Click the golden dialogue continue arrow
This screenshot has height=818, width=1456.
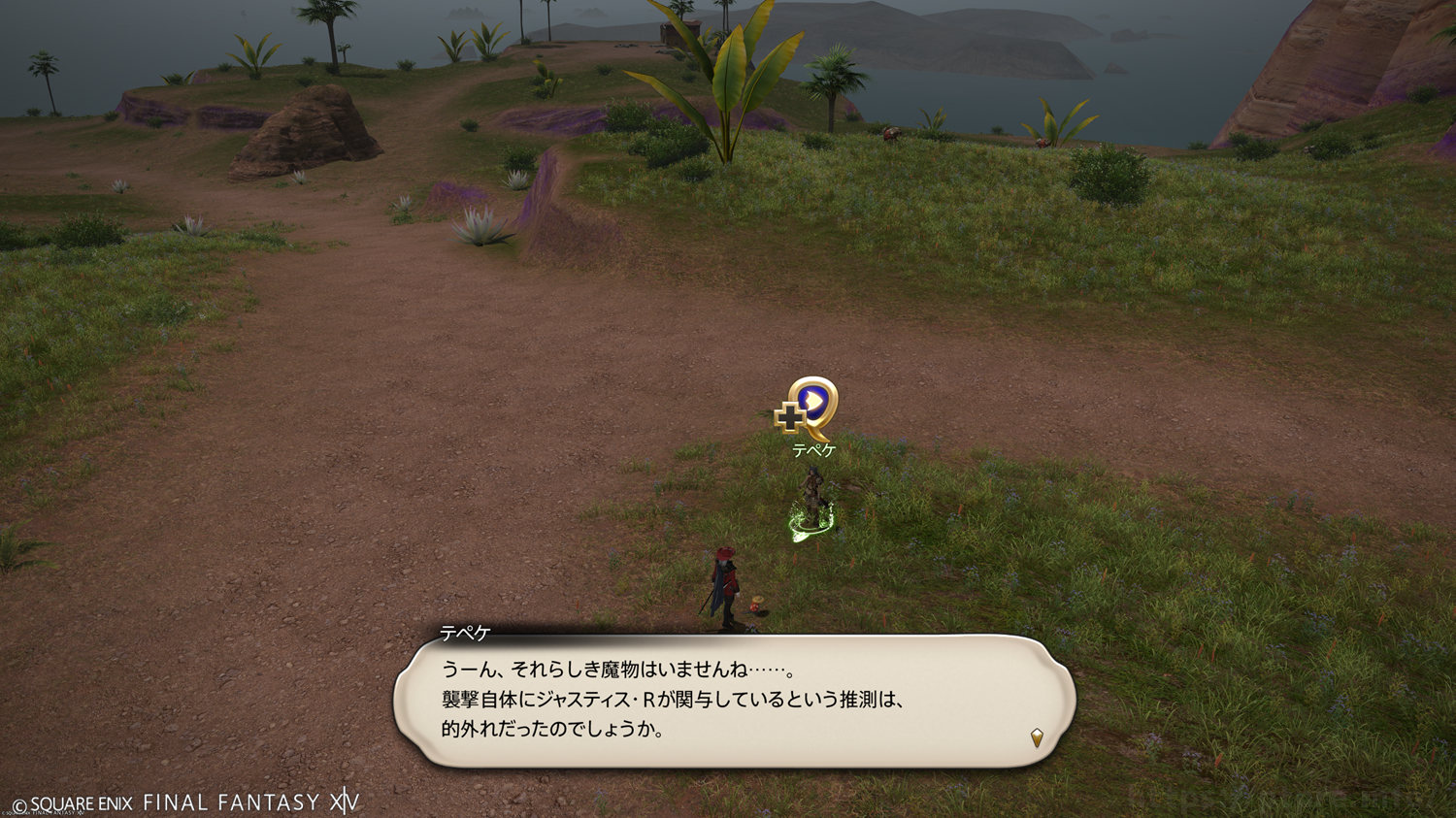(1037, 737)
